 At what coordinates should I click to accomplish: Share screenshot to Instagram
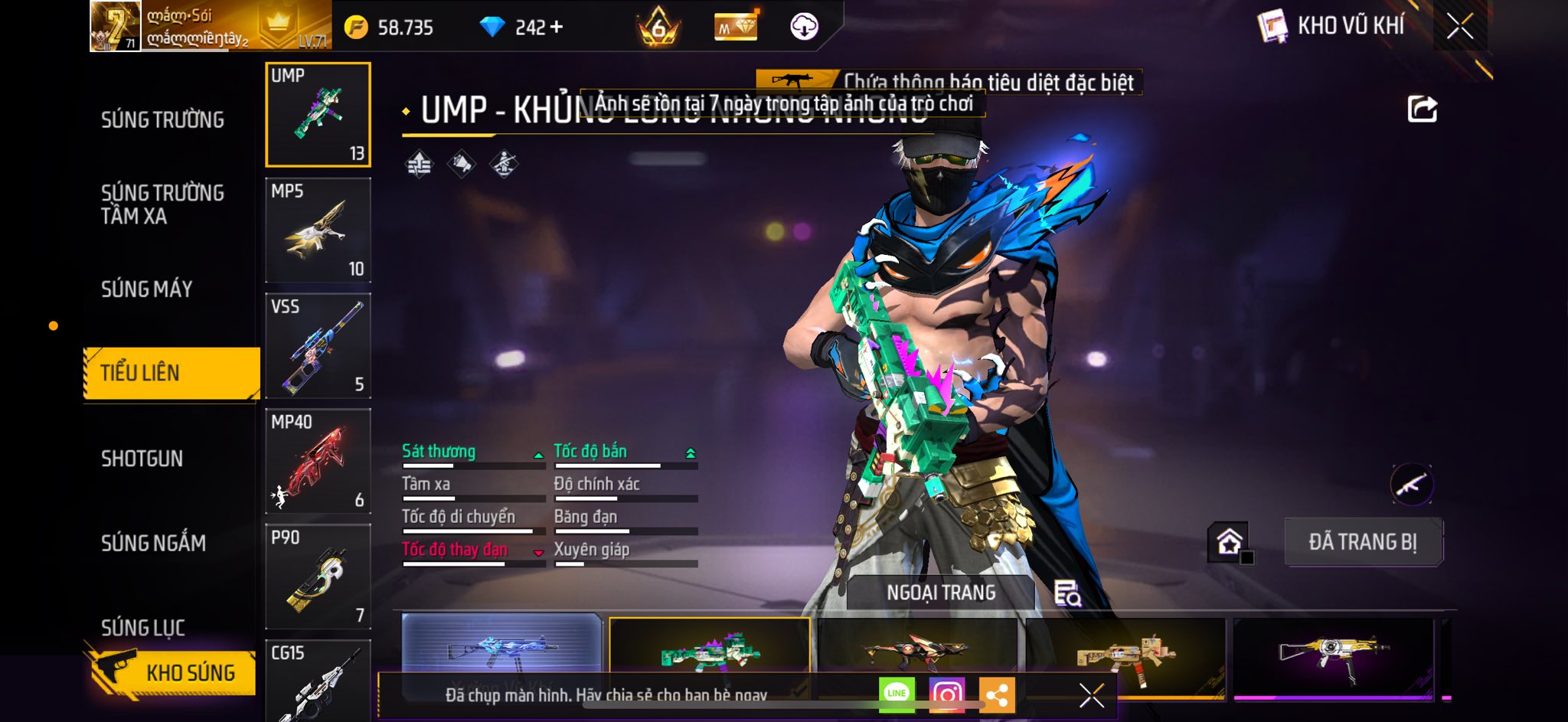947,694
